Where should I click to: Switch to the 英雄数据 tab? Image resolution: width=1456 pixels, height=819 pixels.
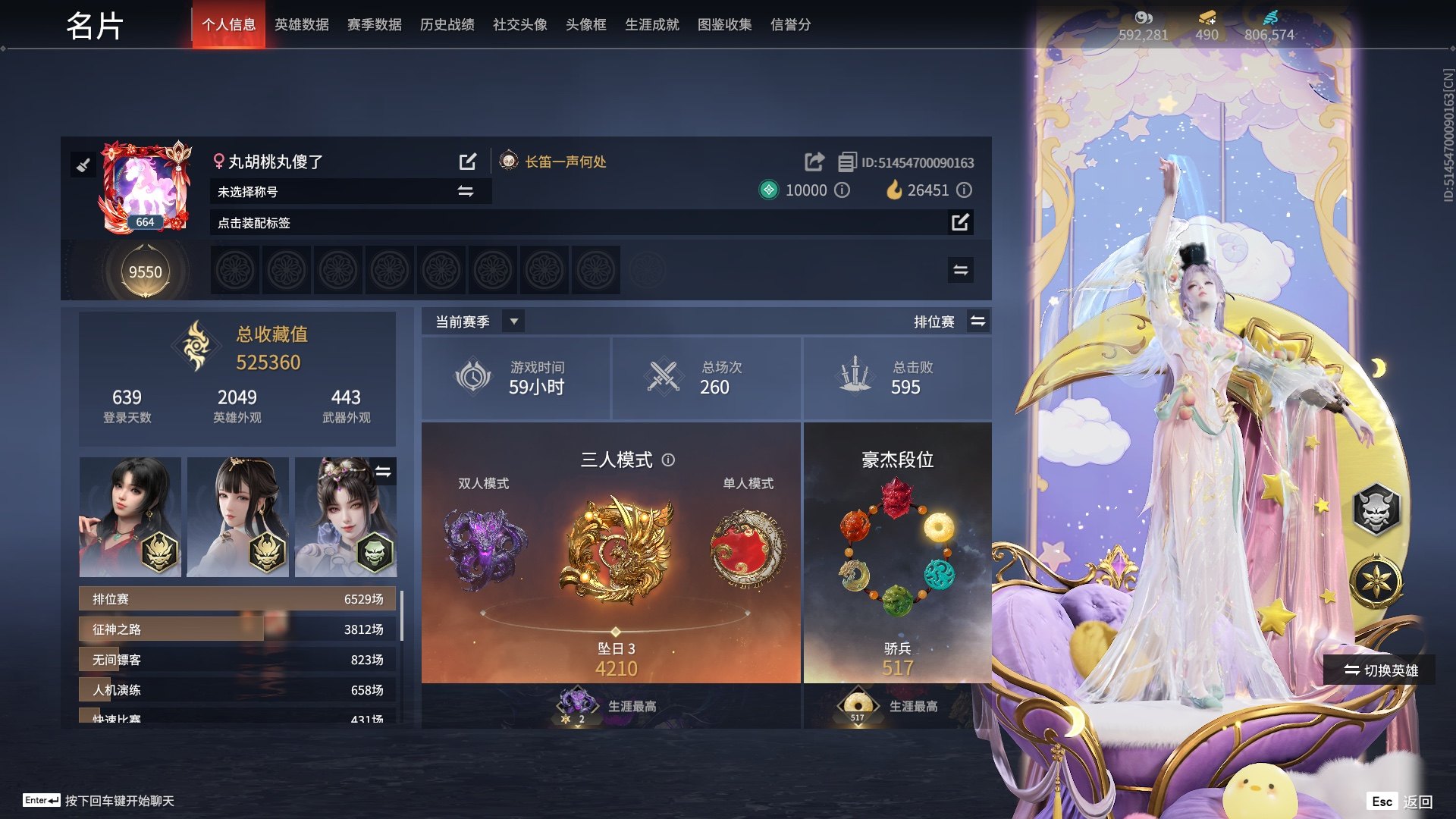(x=302, y=24)
